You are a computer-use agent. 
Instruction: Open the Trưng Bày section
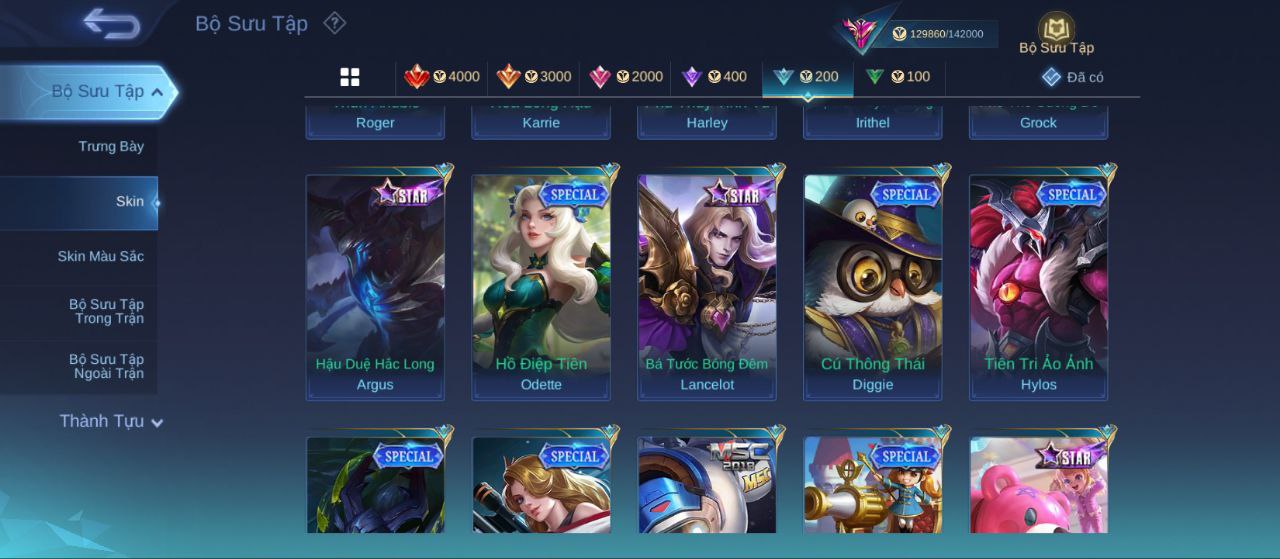coord(111,147)
